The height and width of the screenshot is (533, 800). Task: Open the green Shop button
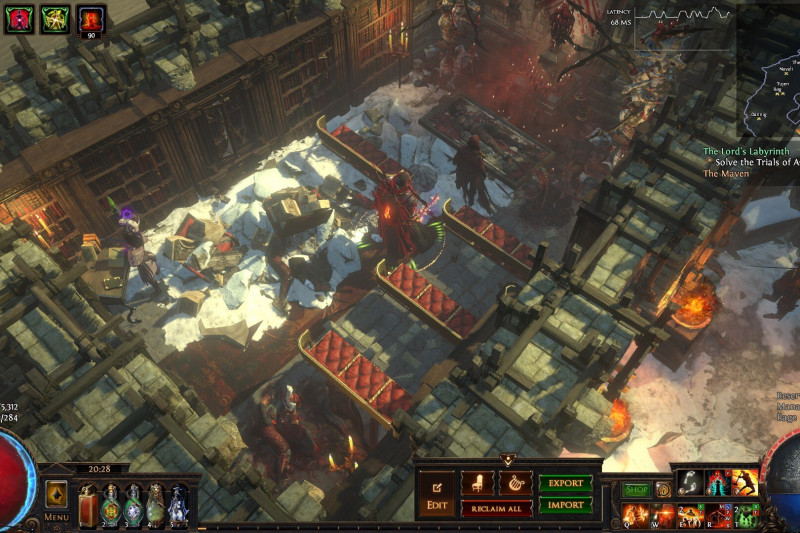tap(637, 490)
